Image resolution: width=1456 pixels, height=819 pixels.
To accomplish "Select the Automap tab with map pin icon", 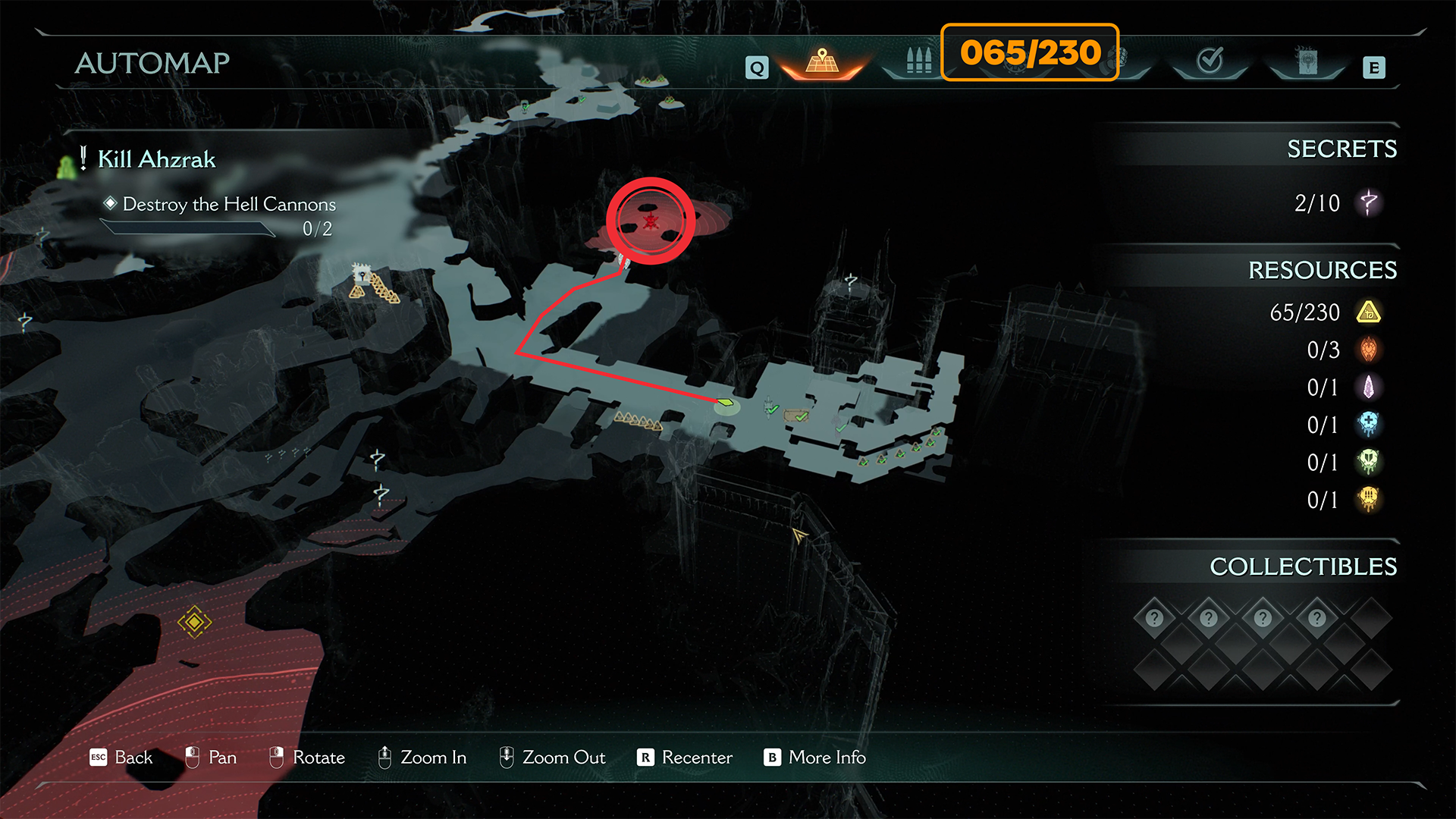I will 822,61.
